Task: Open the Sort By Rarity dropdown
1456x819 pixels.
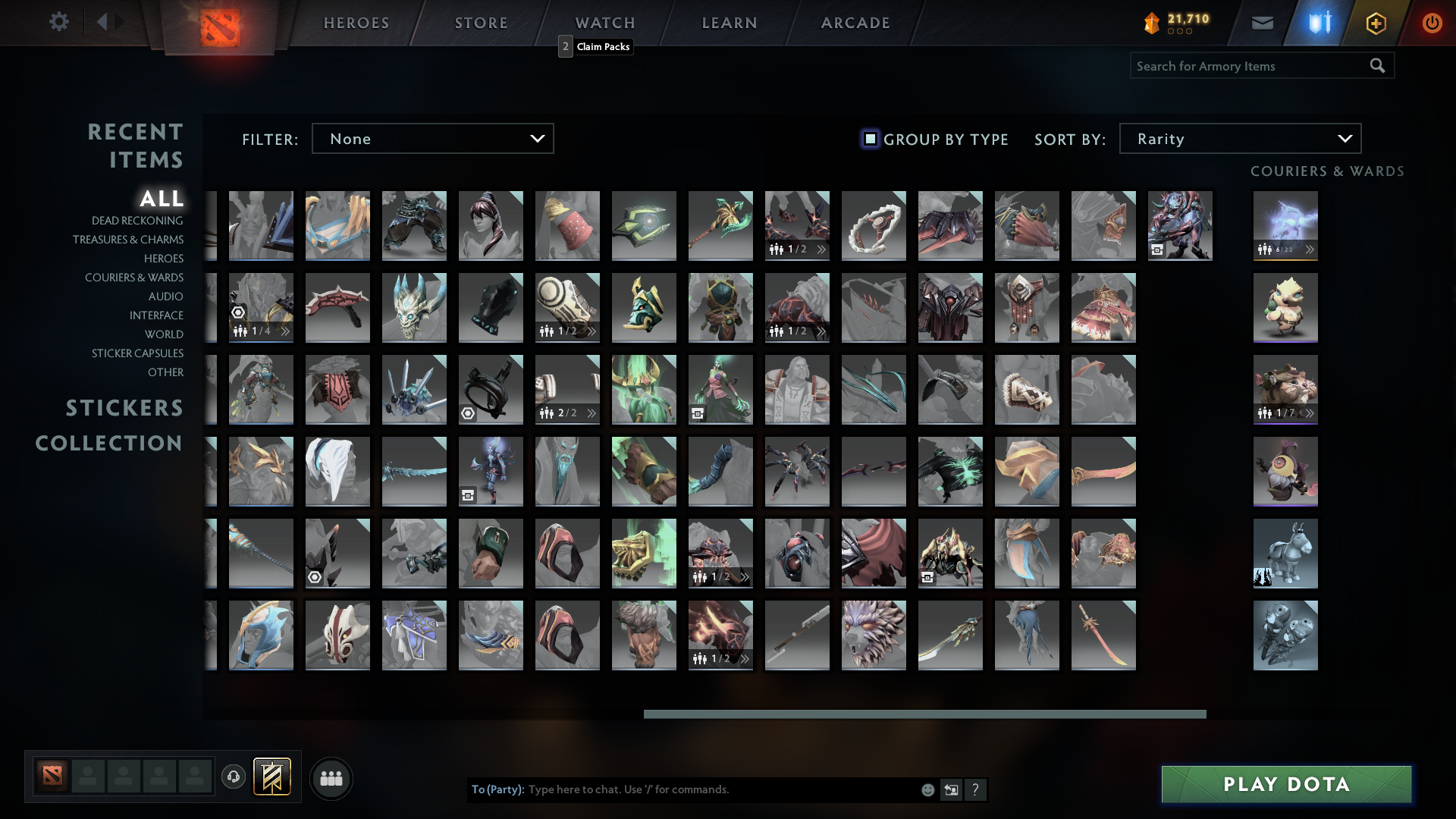Action: (1239, 138)
